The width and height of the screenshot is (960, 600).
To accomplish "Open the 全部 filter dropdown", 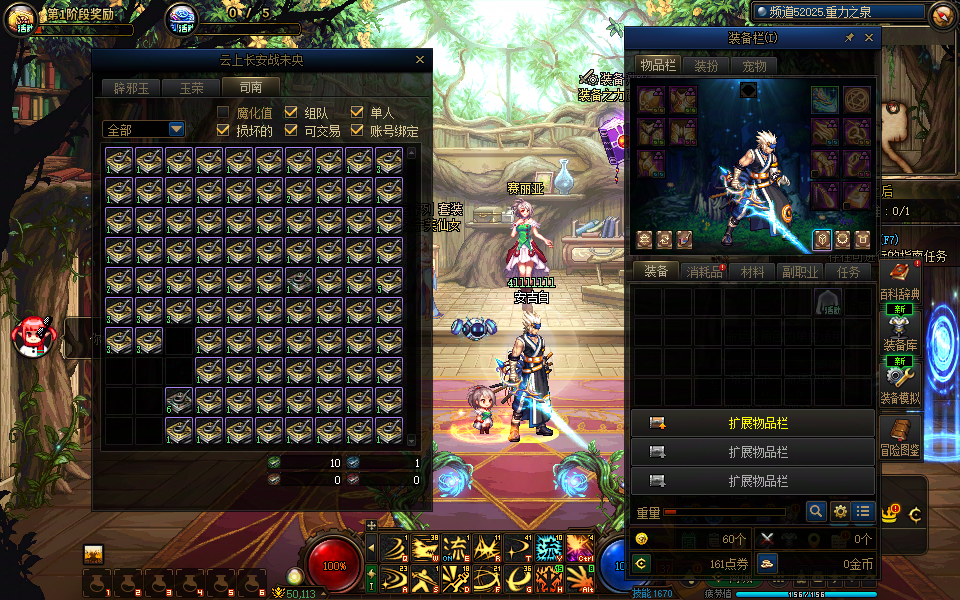I will click(x=176, y=130).
